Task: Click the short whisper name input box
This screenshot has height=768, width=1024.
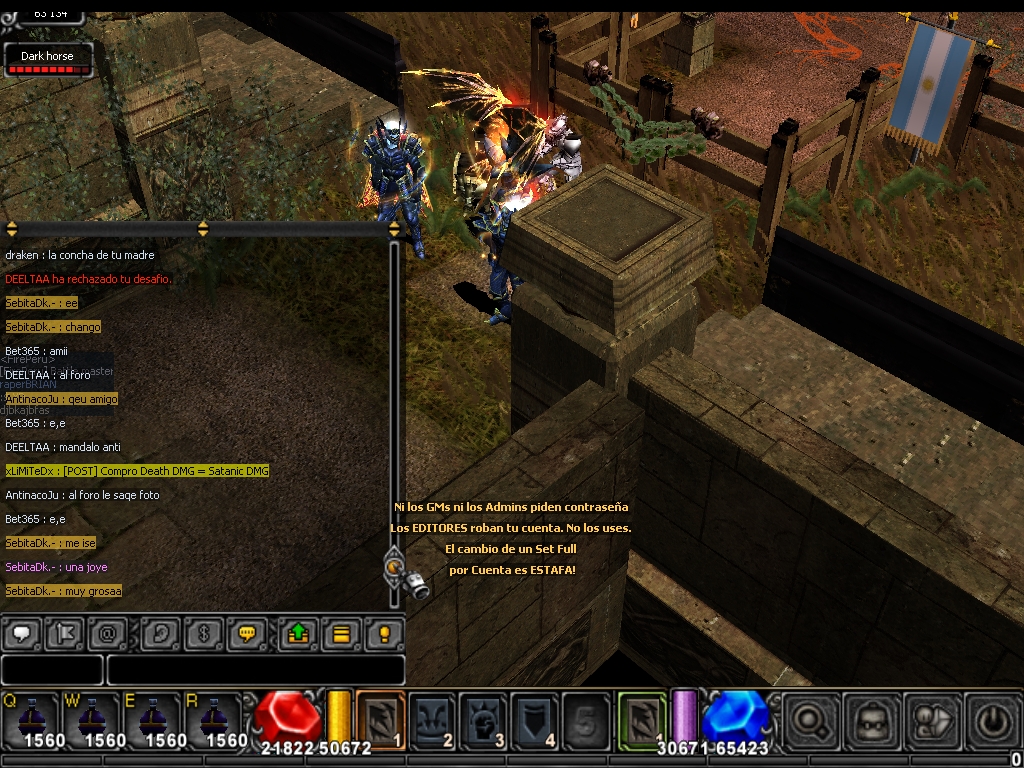Action: click(52, 670)
